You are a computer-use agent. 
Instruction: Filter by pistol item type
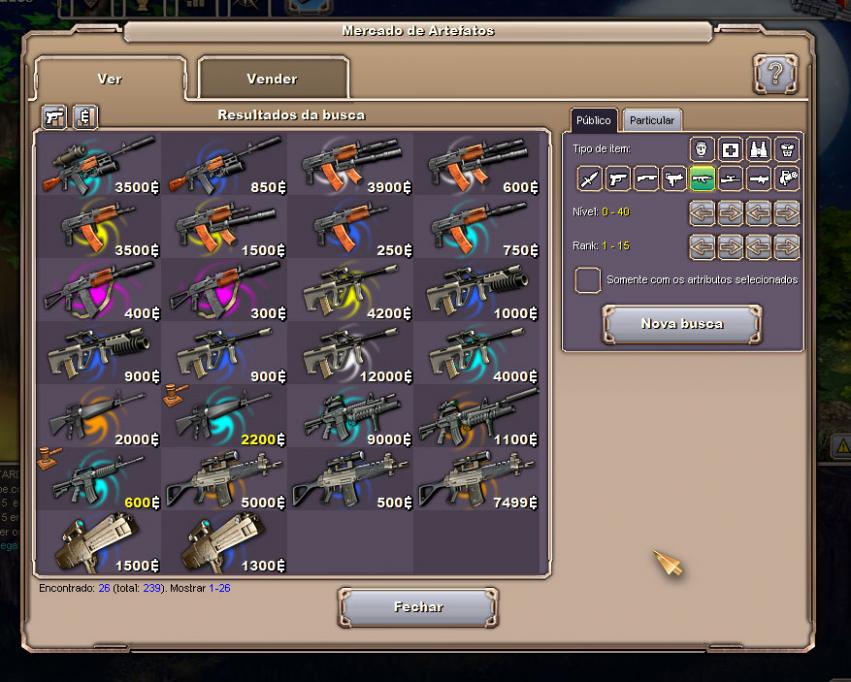click(x=618, y=179)
